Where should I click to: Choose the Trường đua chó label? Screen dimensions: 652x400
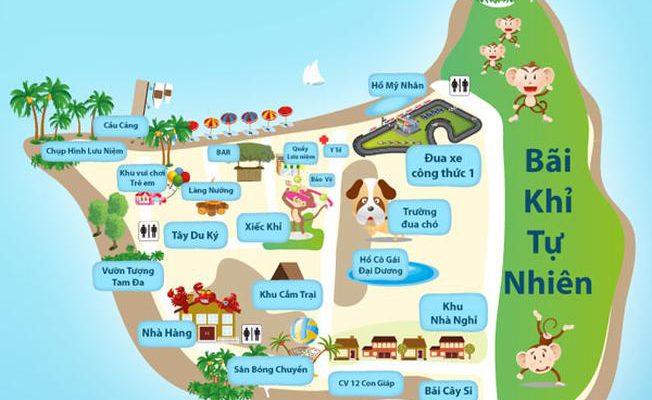pyautogui.click(x=419, y=217)
